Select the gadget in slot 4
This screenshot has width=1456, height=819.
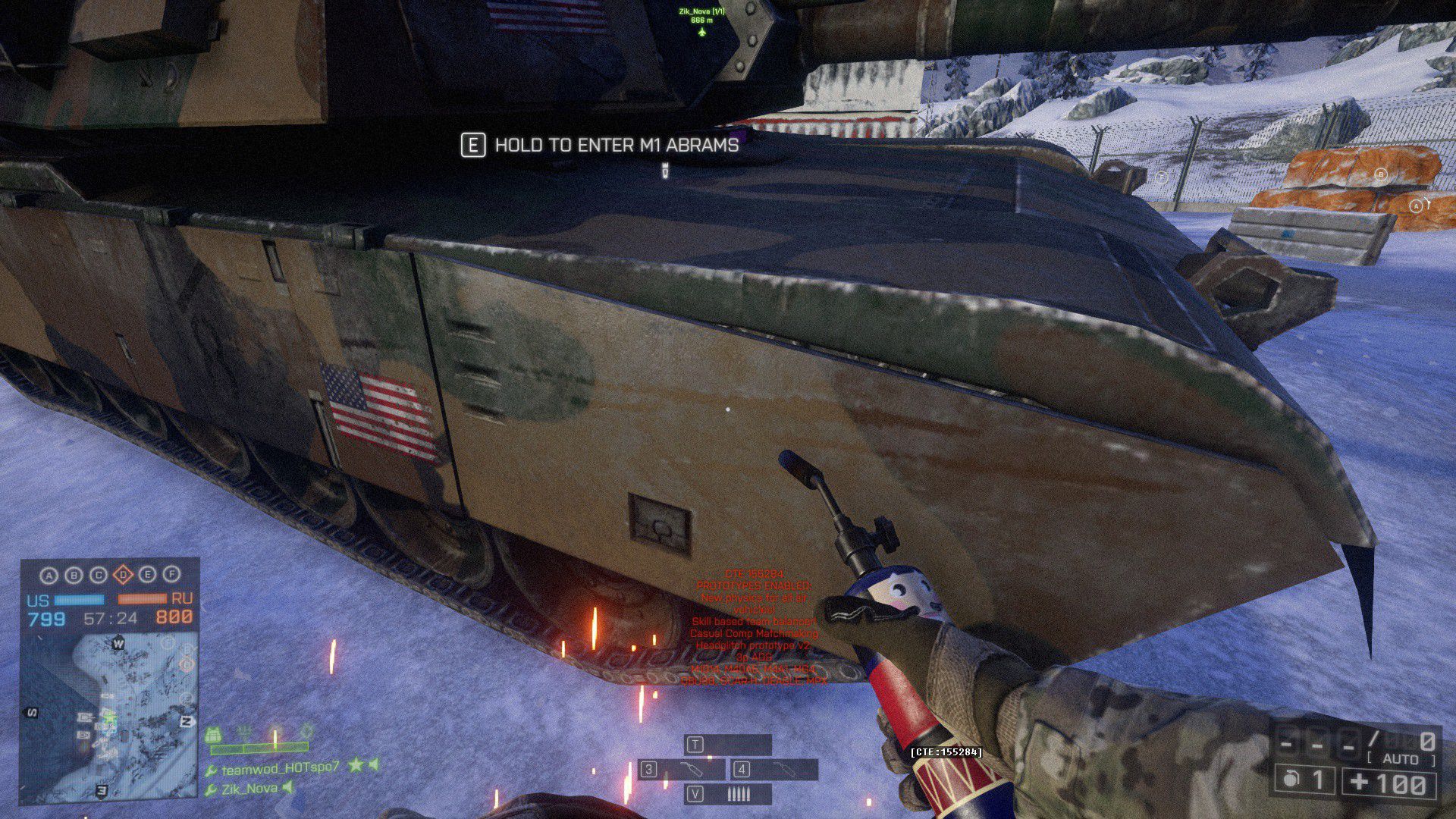(774, 770)
